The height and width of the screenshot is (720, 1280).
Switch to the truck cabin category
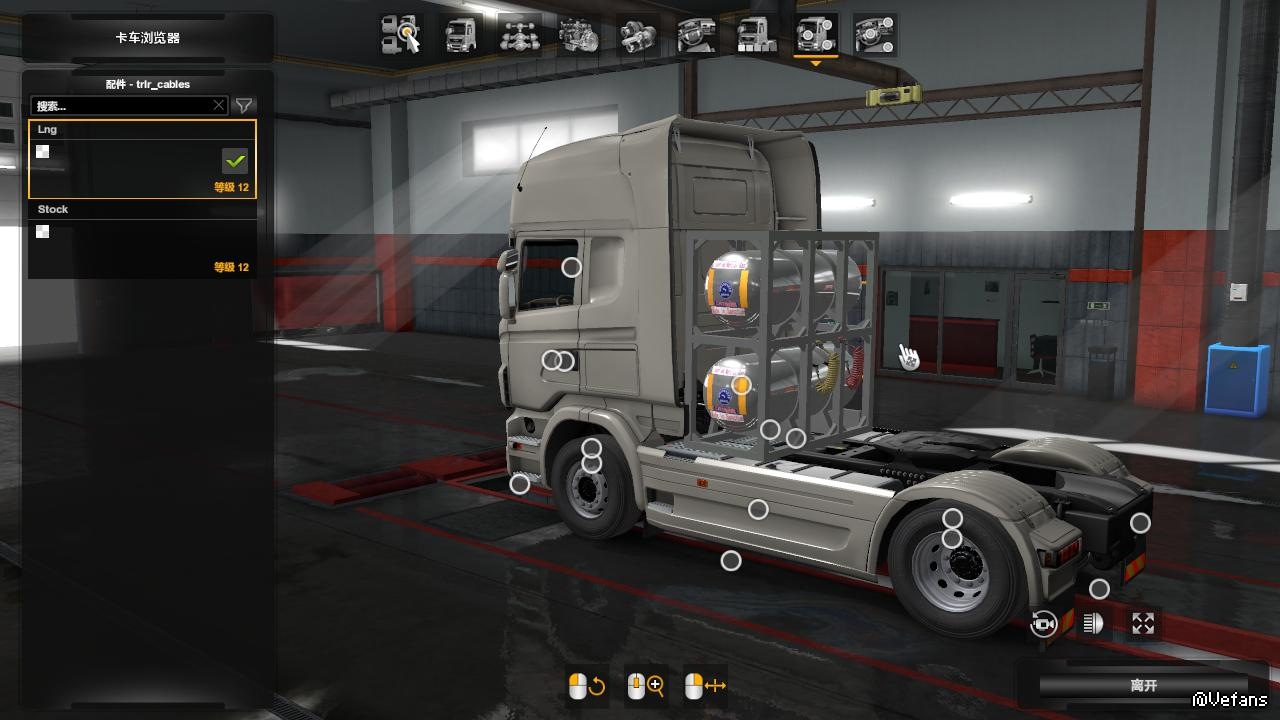click(460, 35)
